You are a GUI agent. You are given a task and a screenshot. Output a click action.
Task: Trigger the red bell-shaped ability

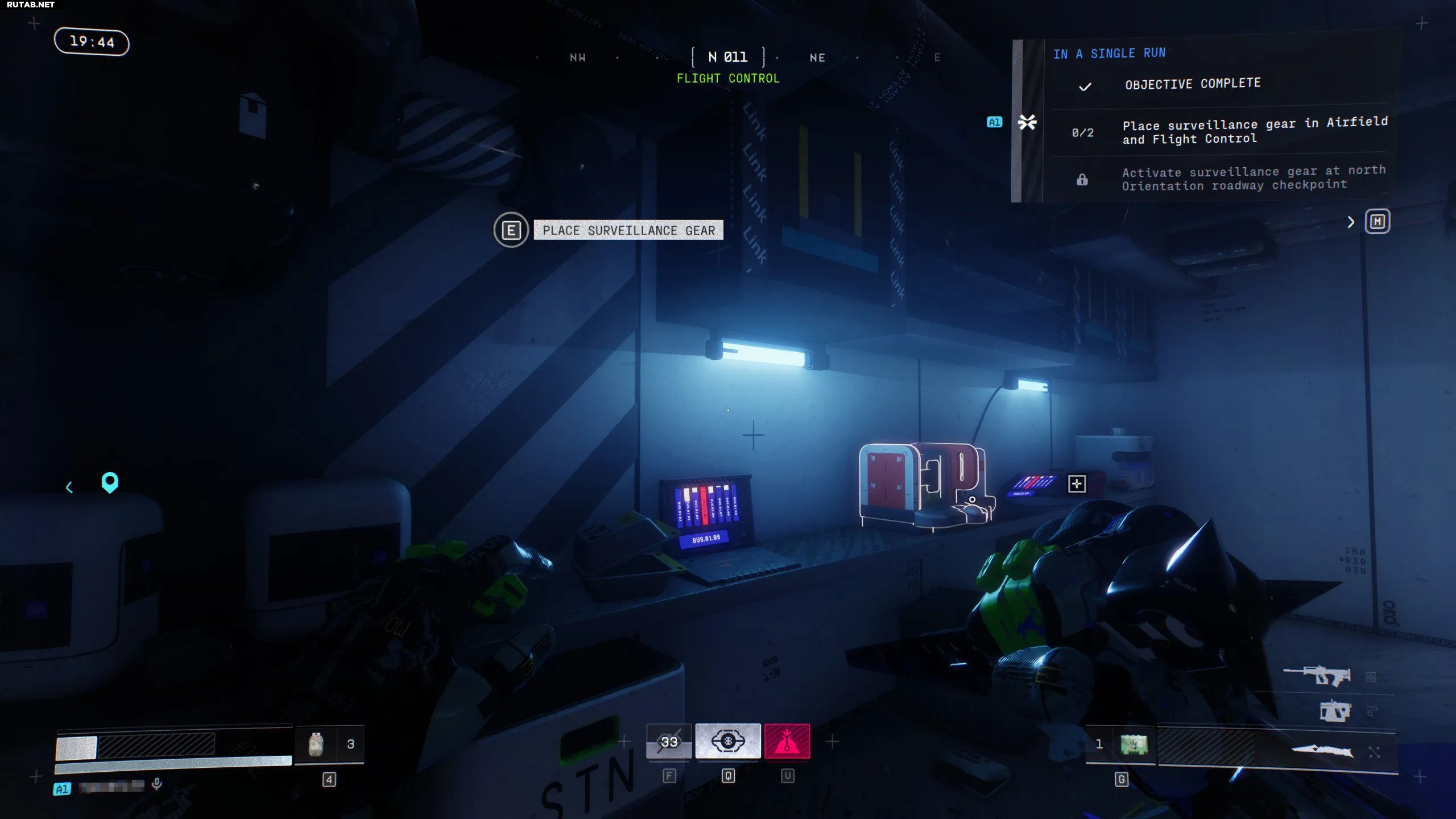(x=787, y=741)
